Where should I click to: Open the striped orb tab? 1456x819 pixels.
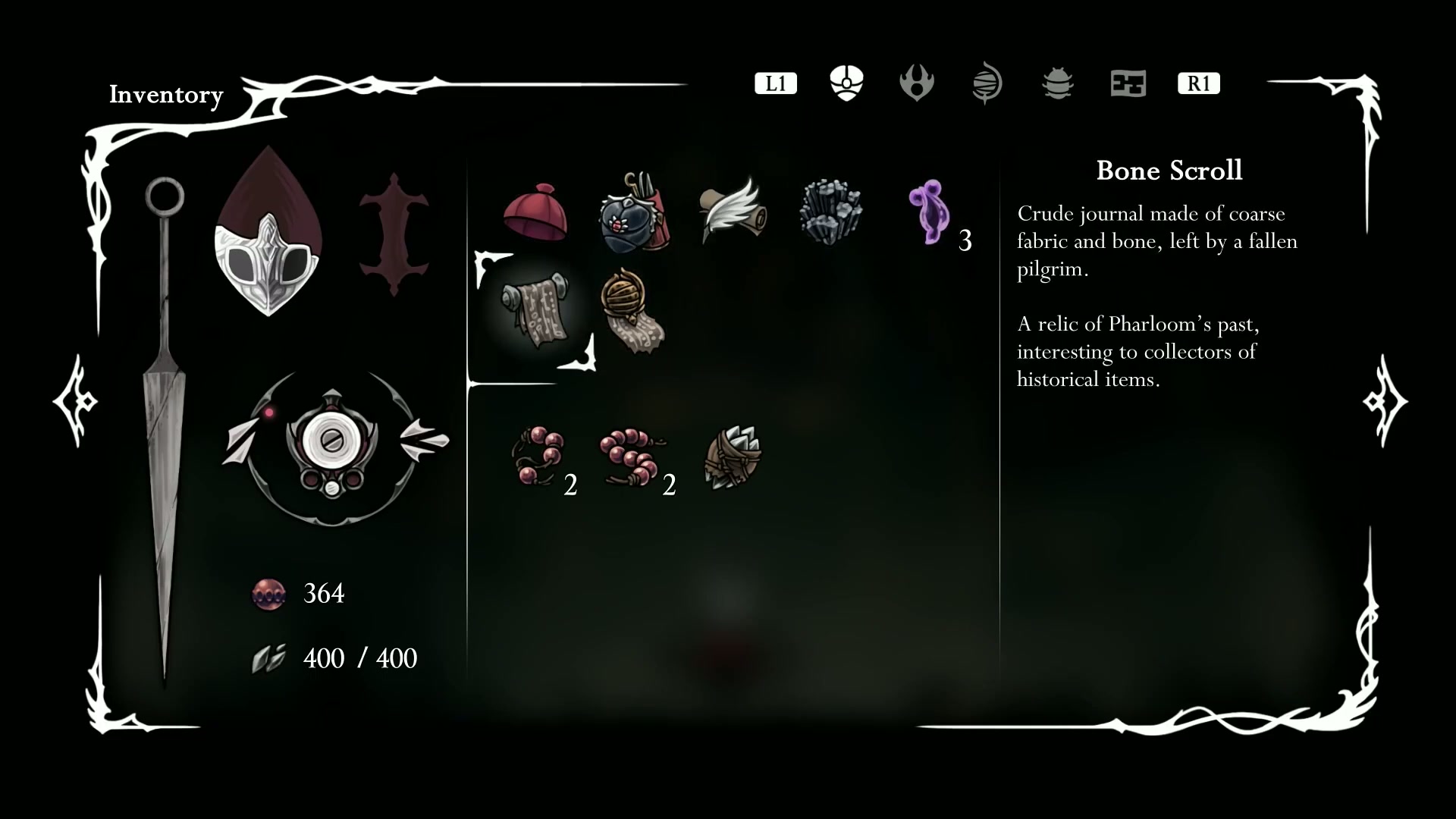tap(987, 83)
